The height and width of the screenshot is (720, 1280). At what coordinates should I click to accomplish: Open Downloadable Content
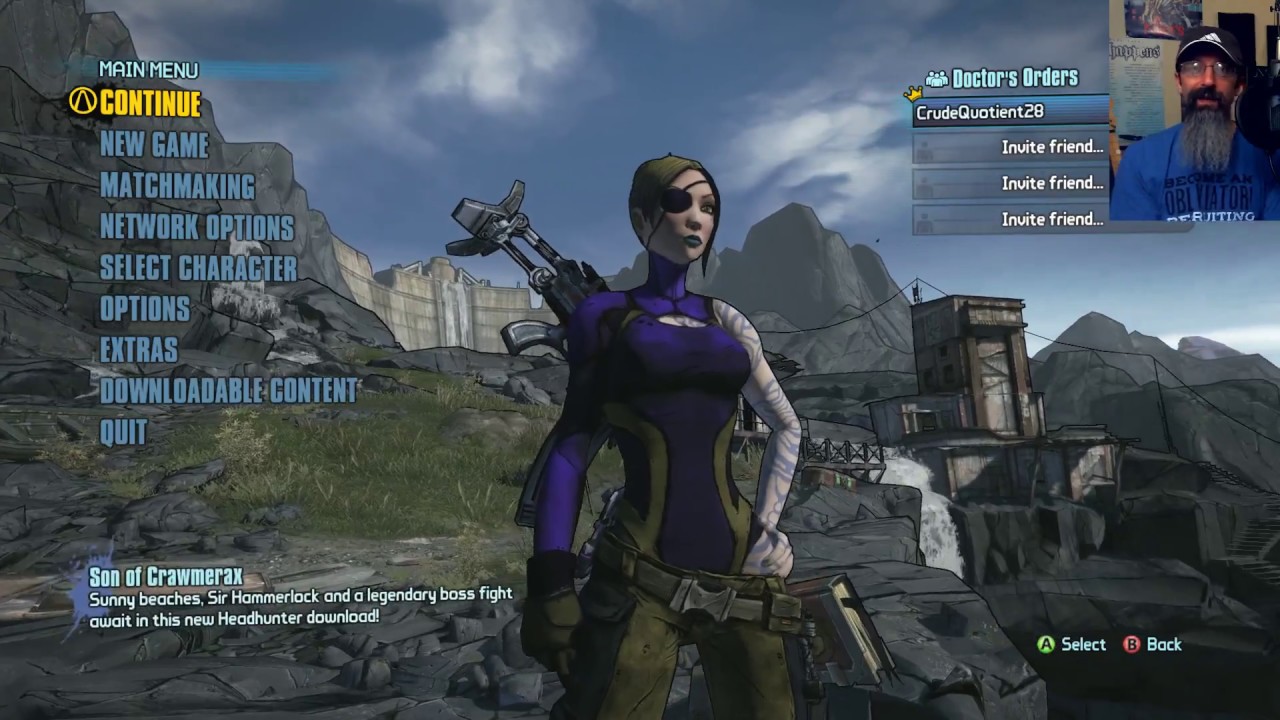(x=228, y=391)
